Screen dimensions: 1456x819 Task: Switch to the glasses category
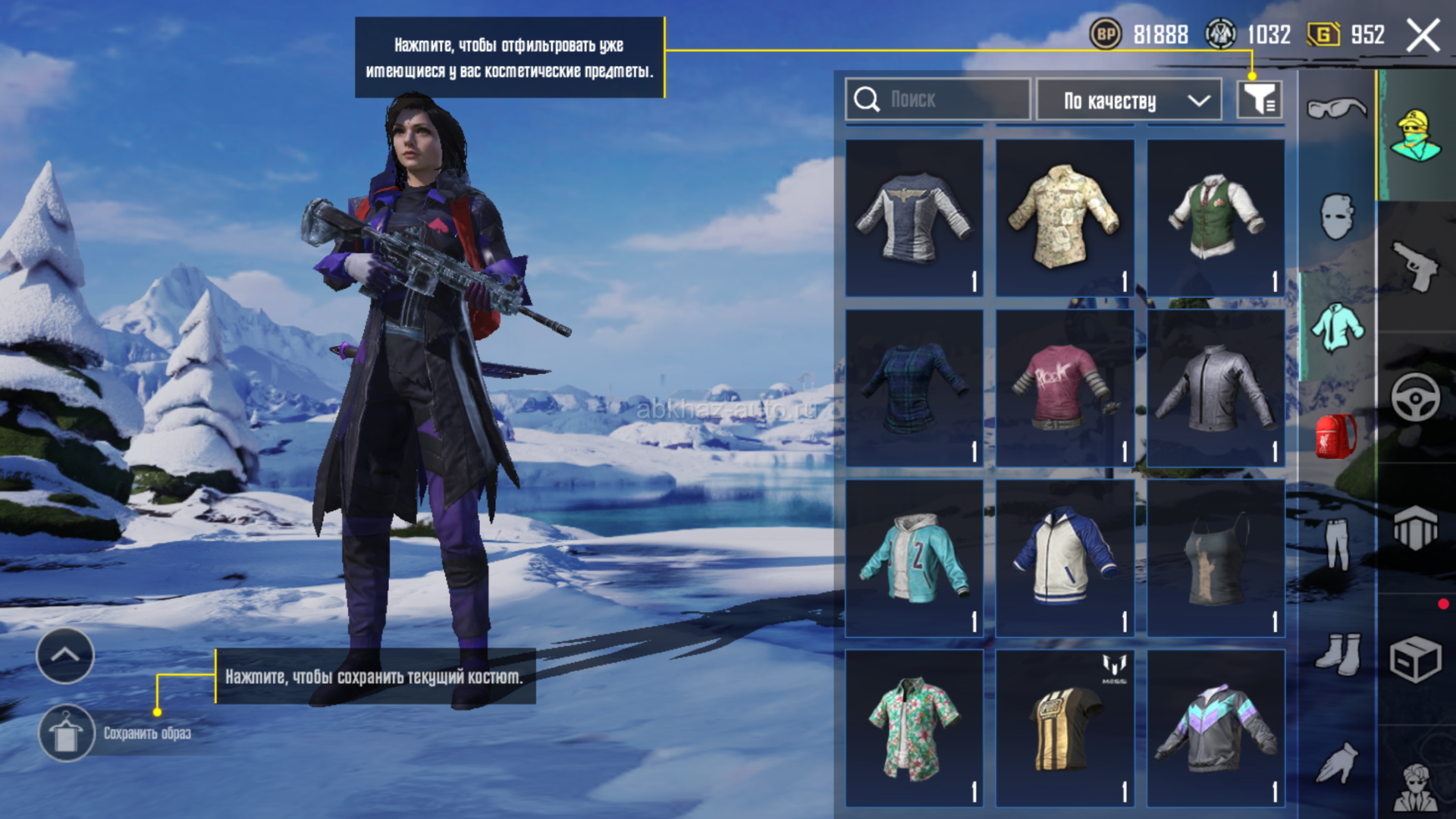1336,108
